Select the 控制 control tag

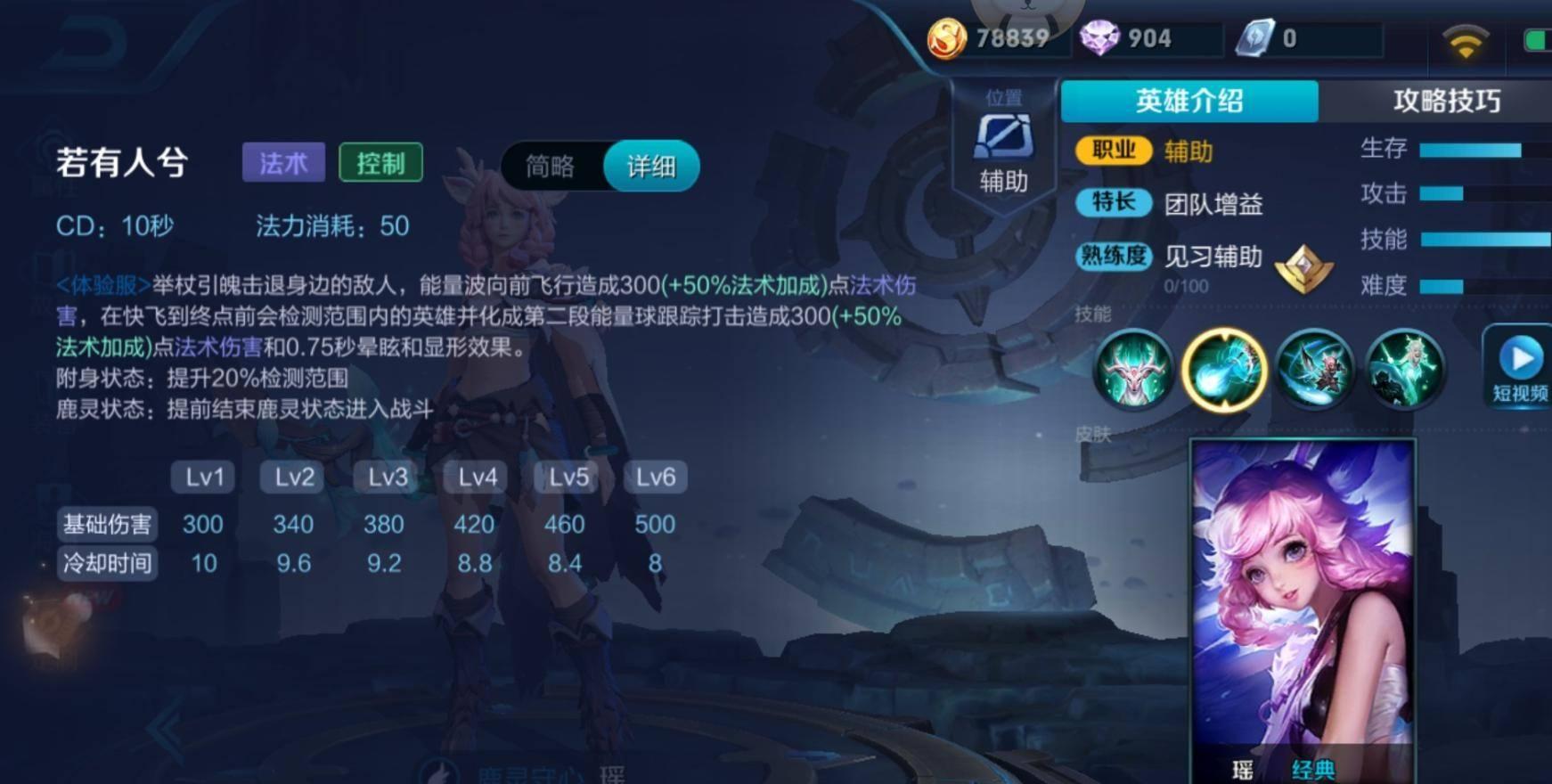381,164
